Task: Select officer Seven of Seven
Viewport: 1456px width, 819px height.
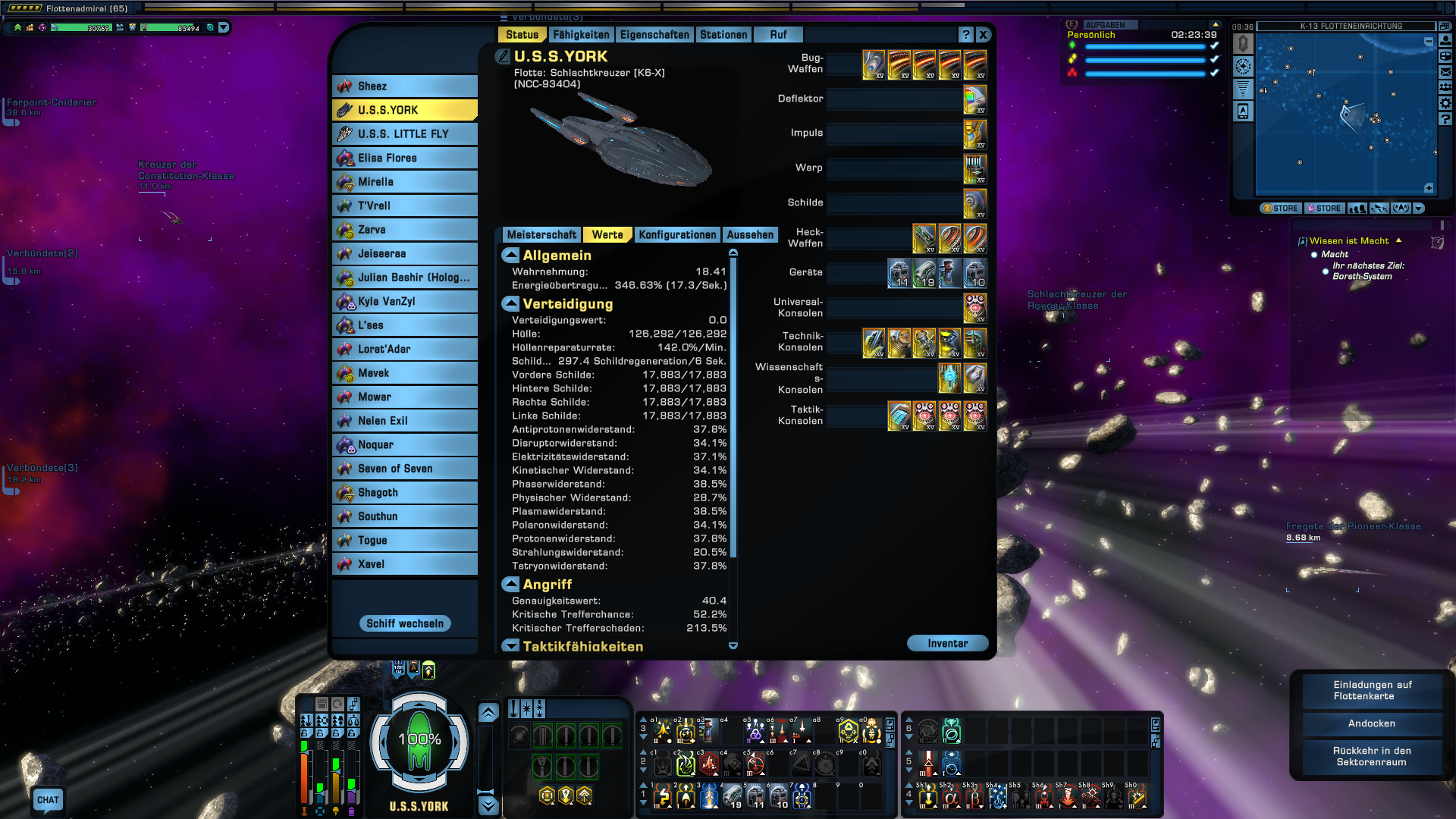Action: (x=405, y=469)
